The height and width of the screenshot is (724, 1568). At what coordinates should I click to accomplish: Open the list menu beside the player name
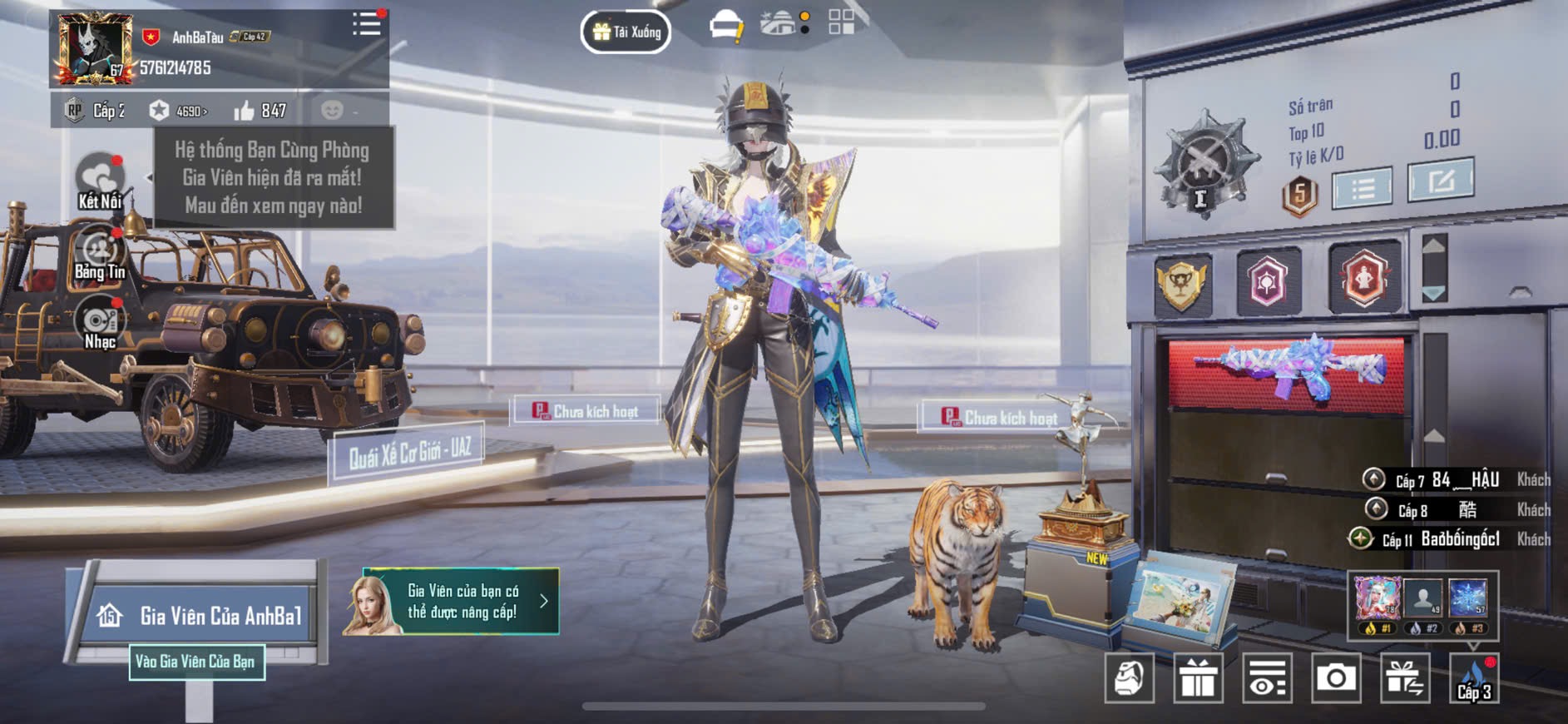point(366,24)
